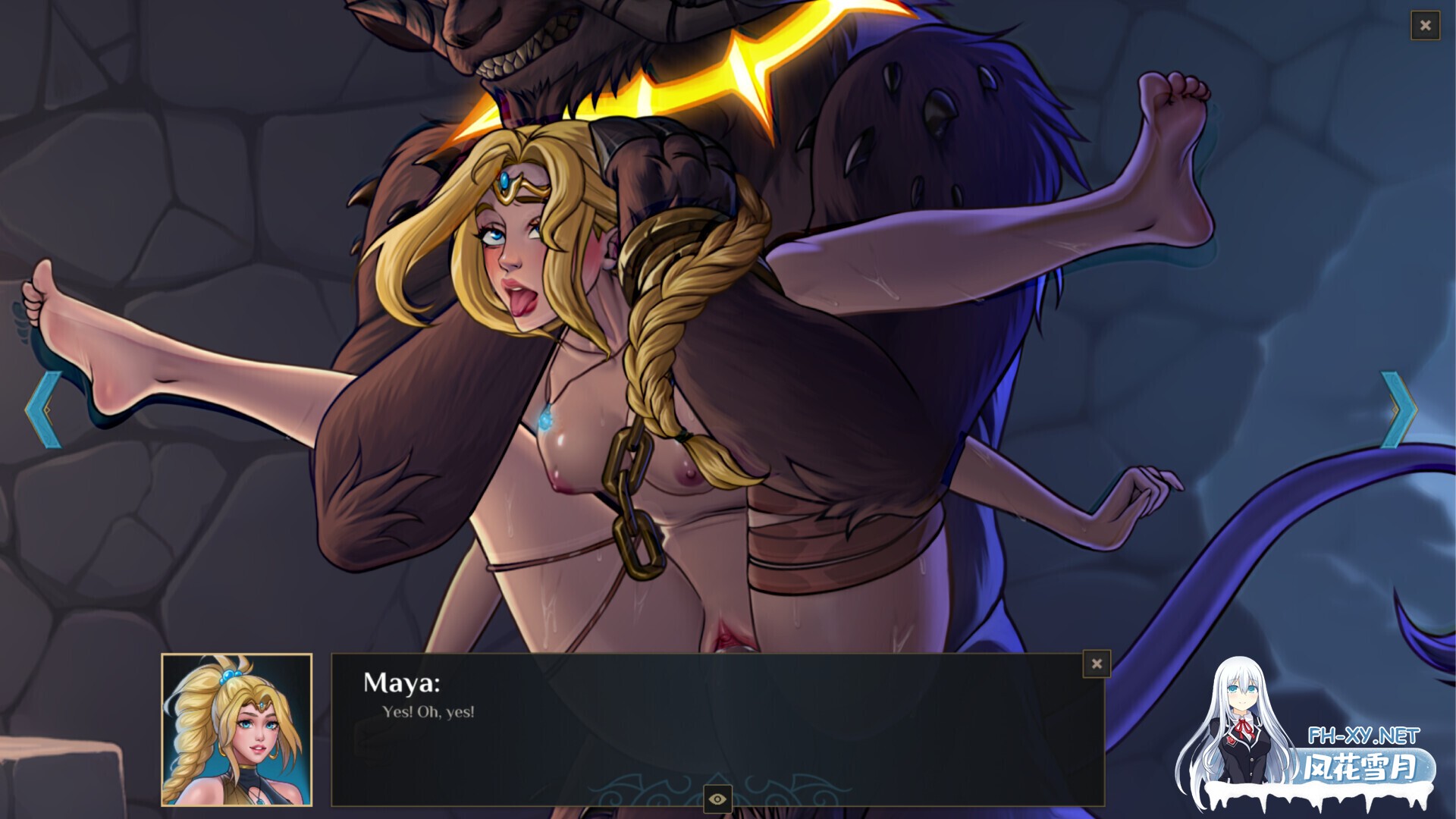
Task: Click Maya's speaker portrait
Action: point(237,730)
